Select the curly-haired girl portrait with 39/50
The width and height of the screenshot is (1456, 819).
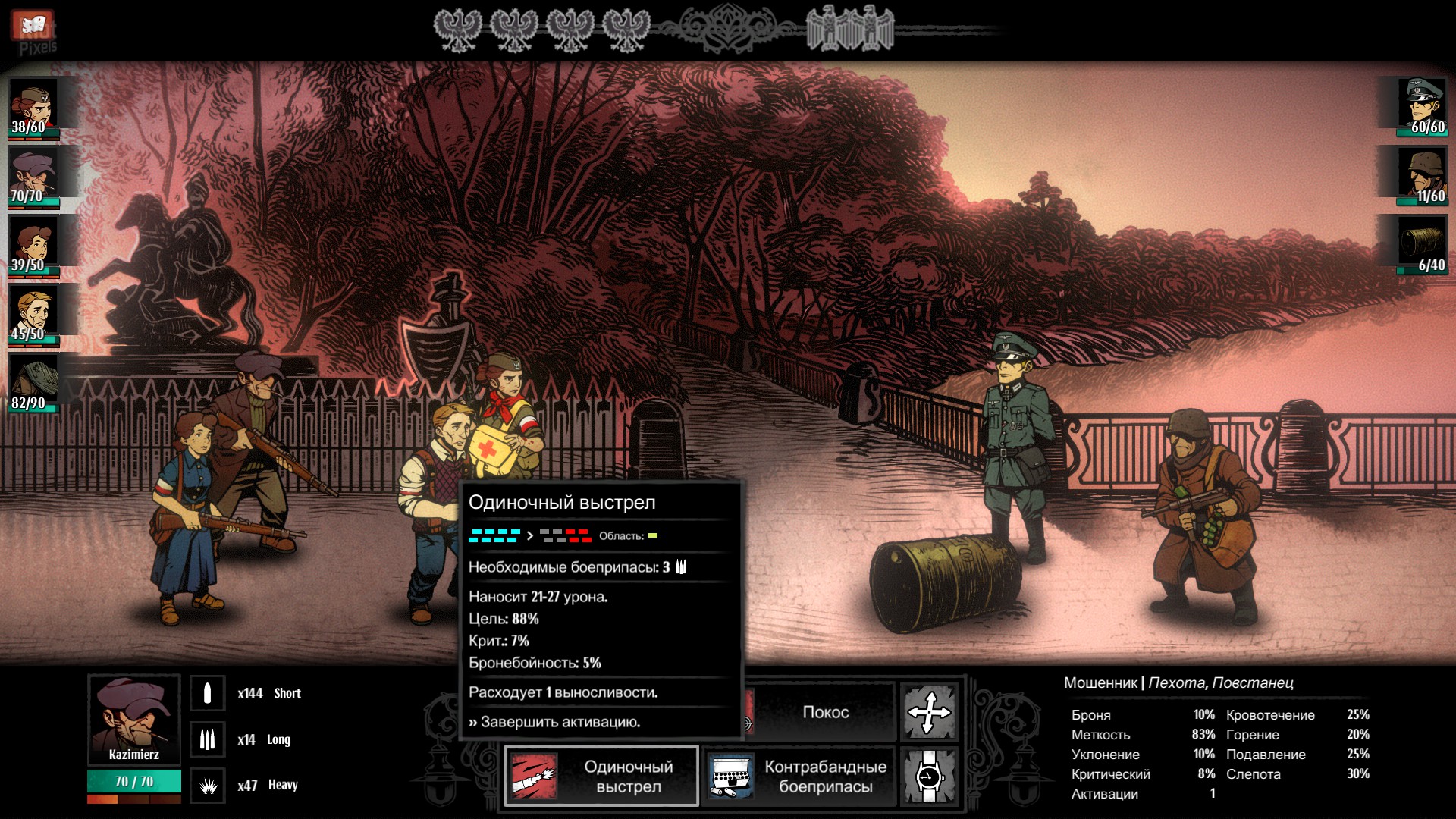point(34,244)
